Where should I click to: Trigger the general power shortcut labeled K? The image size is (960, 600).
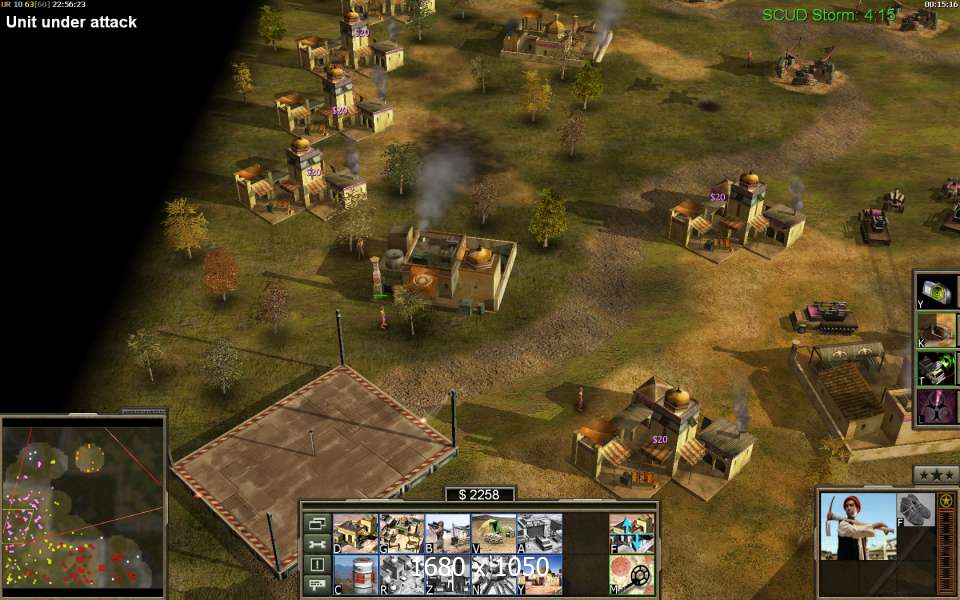pyautogui.click(x=936, y=328)
